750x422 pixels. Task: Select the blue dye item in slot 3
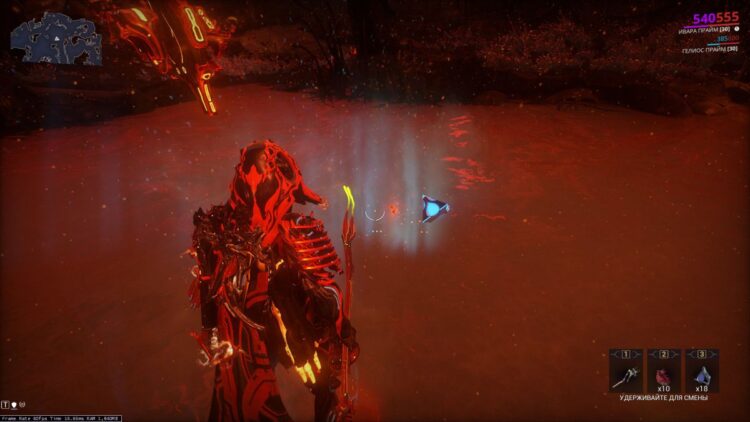click(x=702, y=375)
